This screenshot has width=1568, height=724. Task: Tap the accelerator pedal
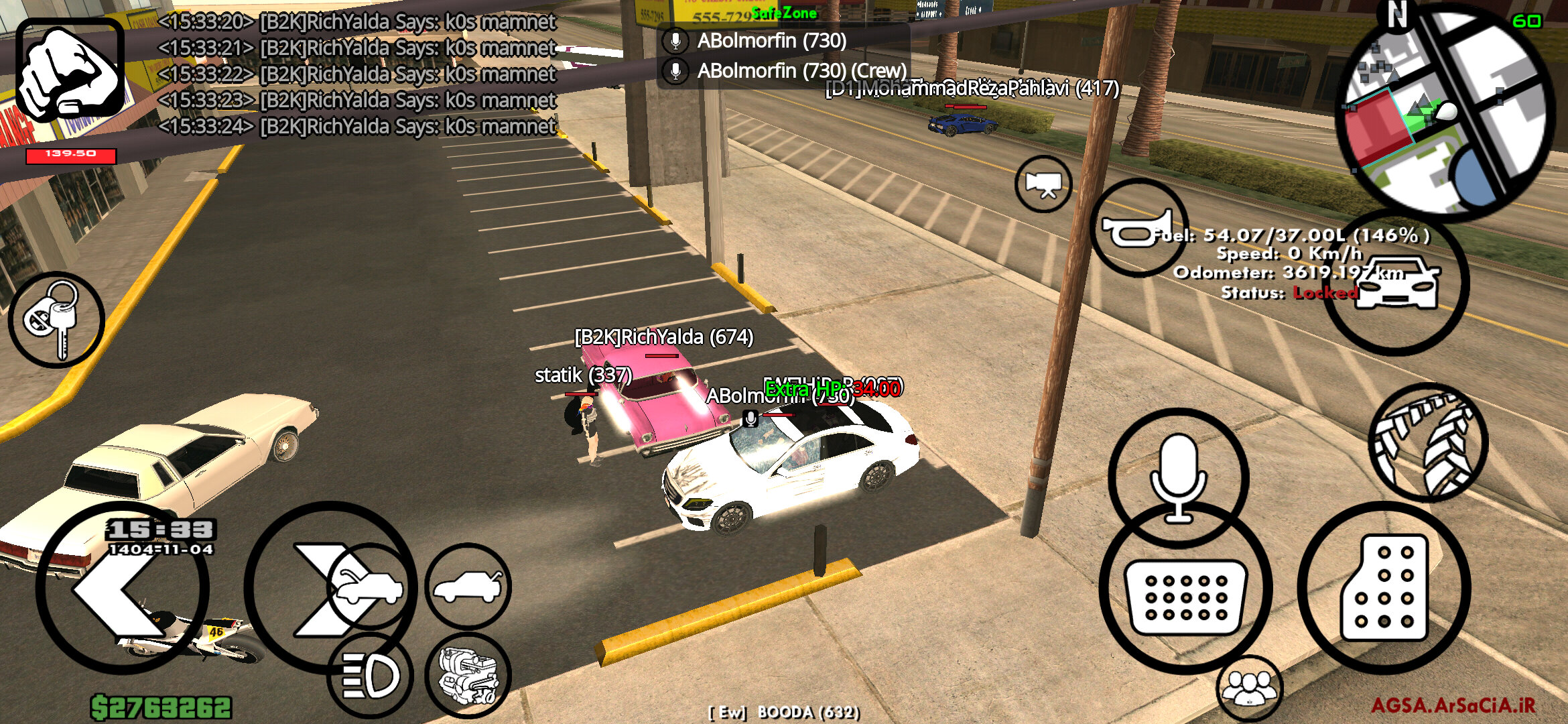[1384, 588]
